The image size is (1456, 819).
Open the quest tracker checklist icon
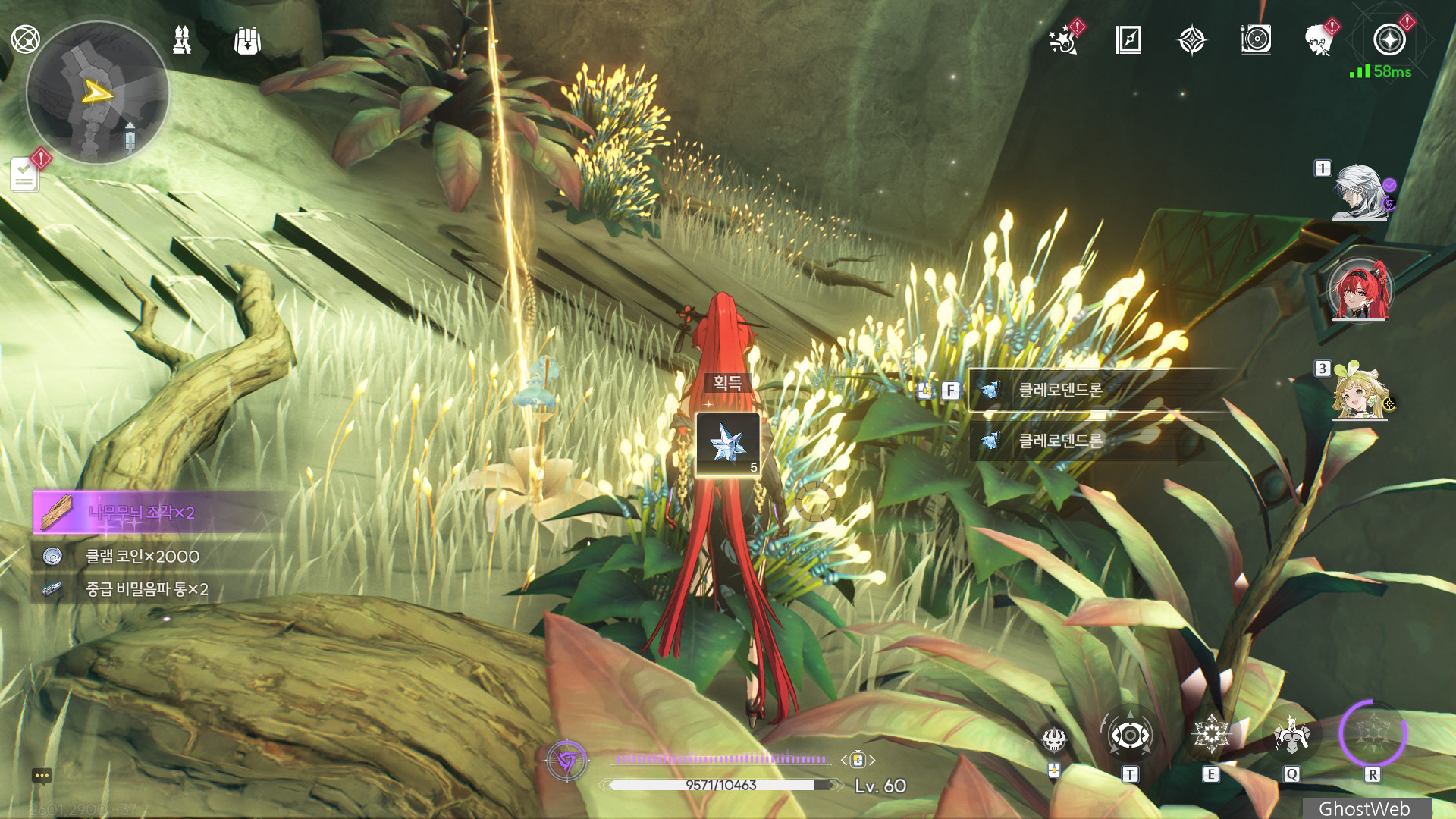coord(25,176)
